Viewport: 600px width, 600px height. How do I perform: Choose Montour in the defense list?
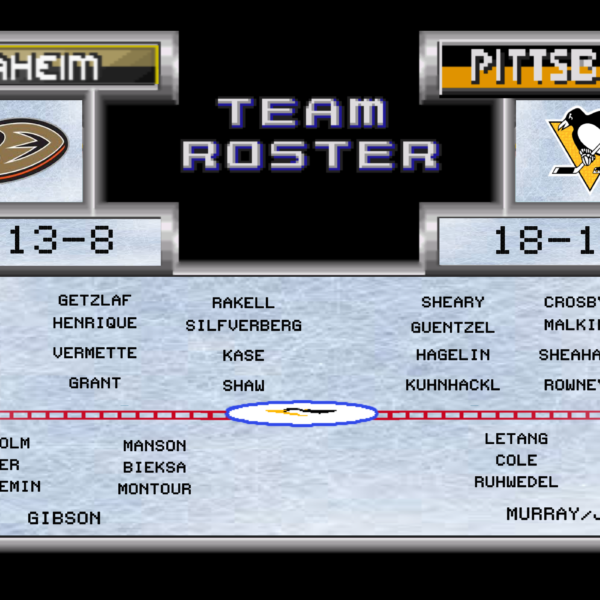(155, 489)
